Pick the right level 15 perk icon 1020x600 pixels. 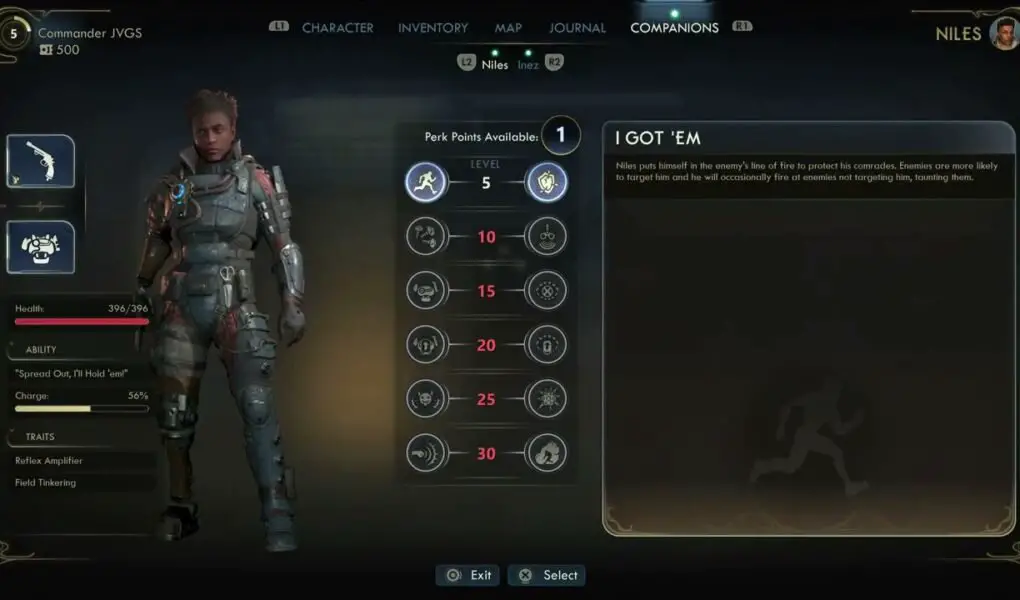tap(547, 291)
